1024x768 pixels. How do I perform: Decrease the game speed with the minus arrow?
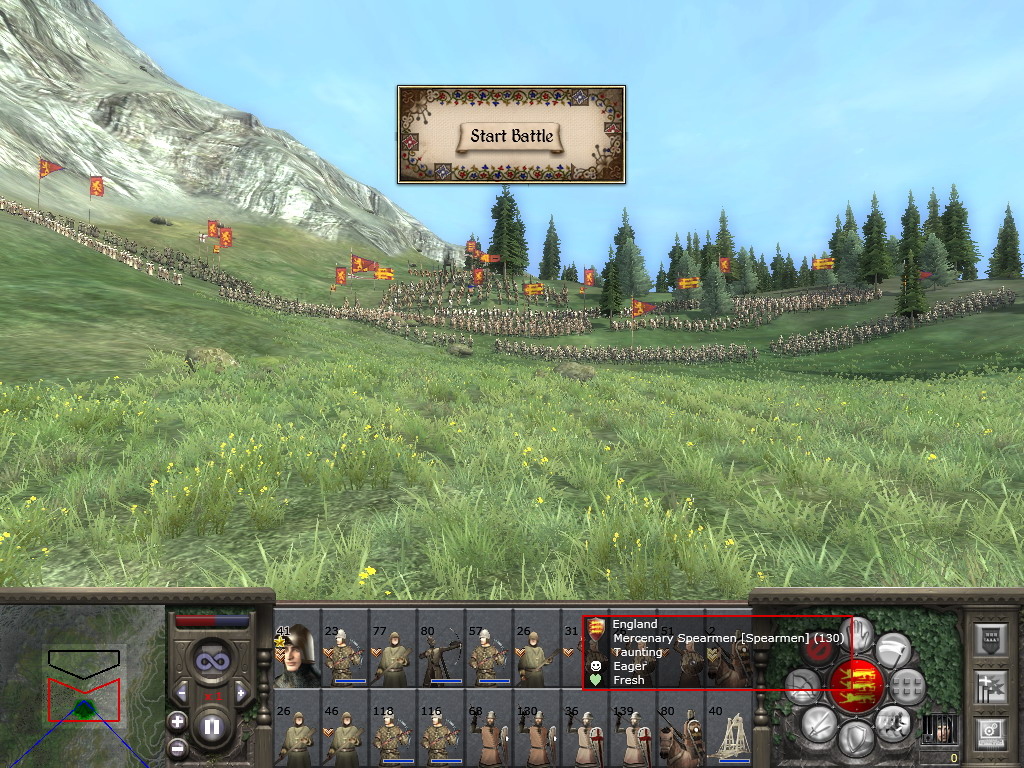coord(182,692)
